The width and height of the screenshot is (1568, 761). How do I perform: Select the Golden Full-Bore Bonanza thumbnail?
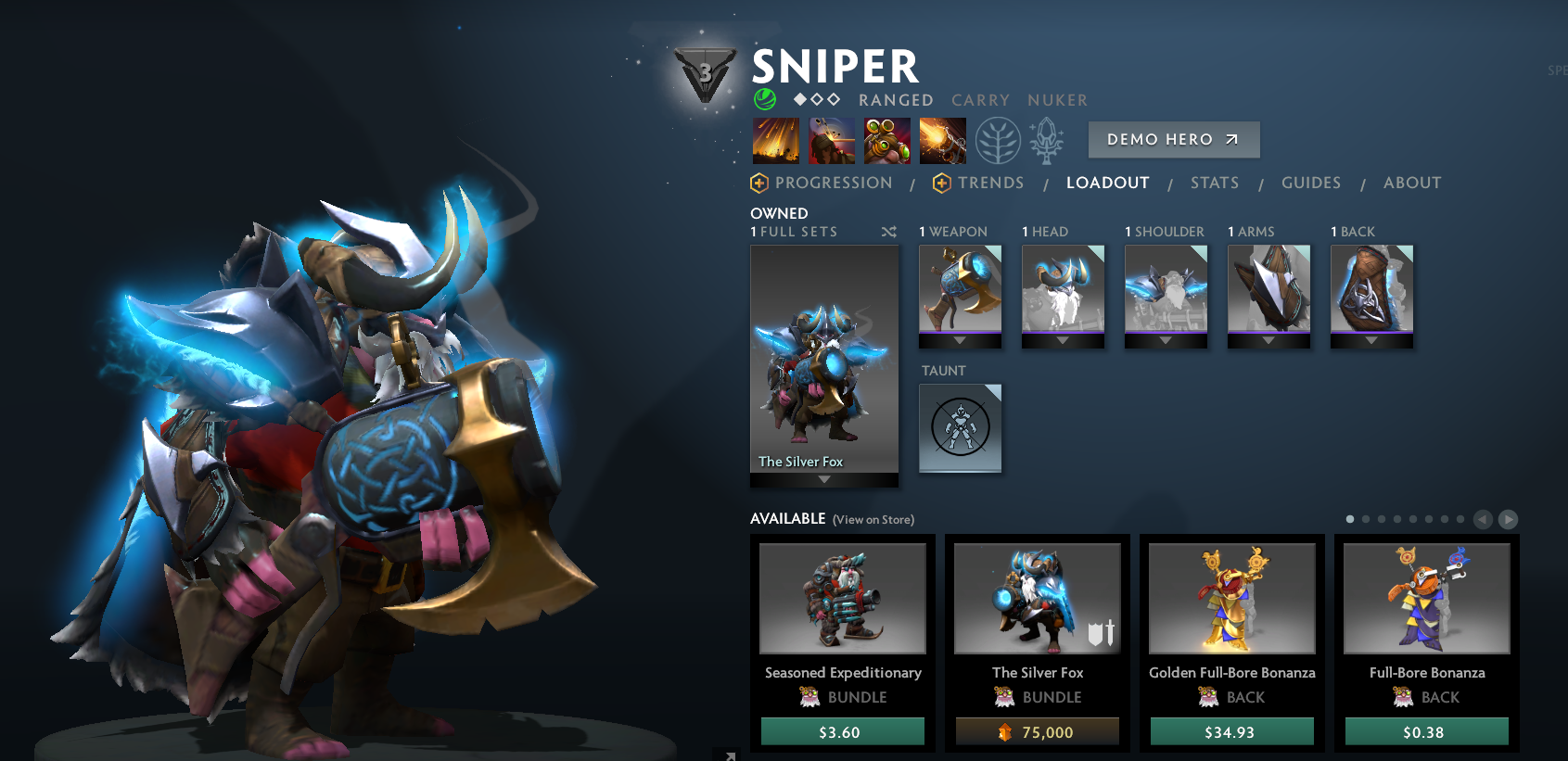point(1230,599)
